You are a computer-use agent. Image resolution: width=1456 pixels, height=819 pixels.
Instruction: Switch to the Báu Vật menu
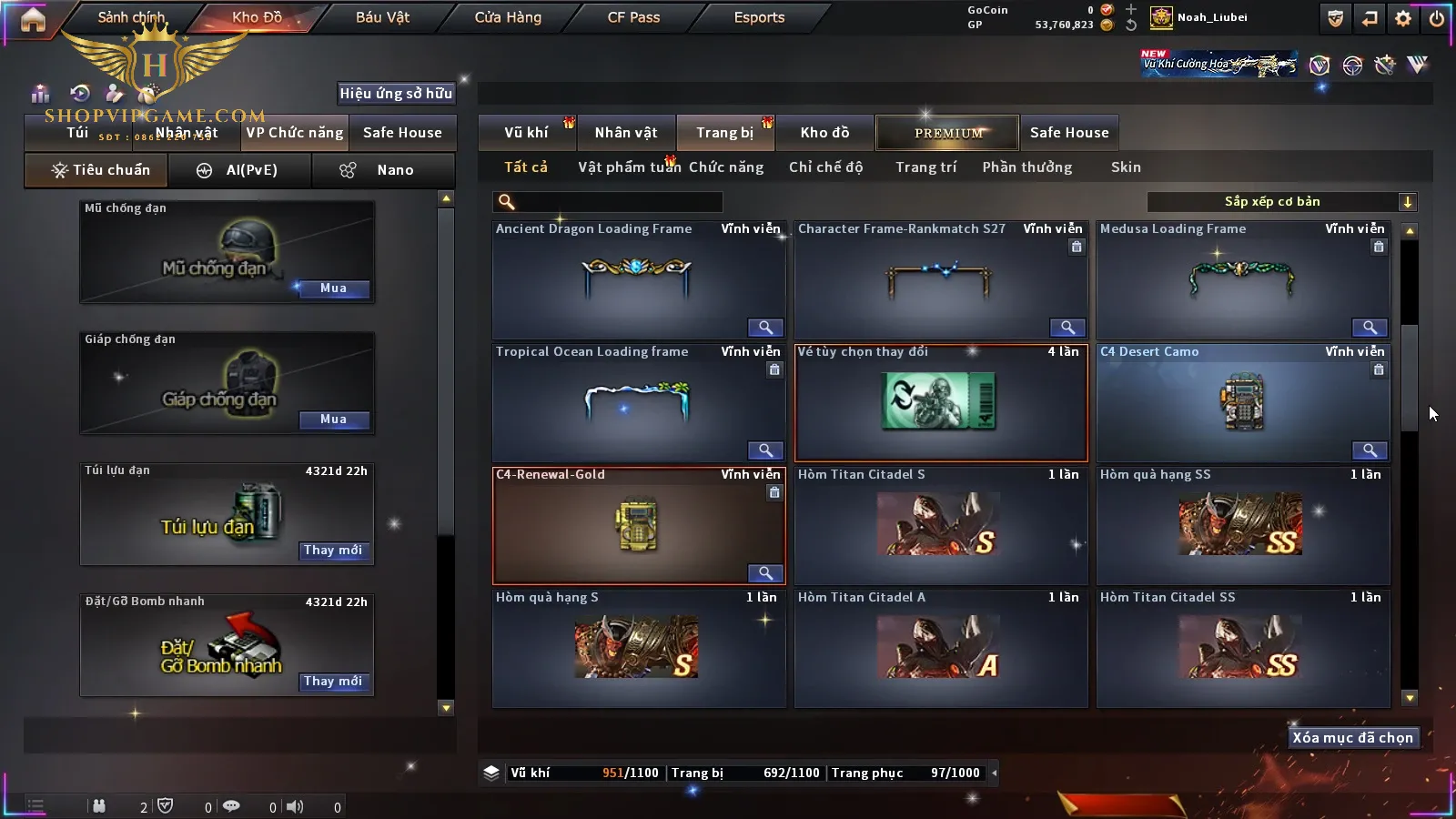point(382,17)
